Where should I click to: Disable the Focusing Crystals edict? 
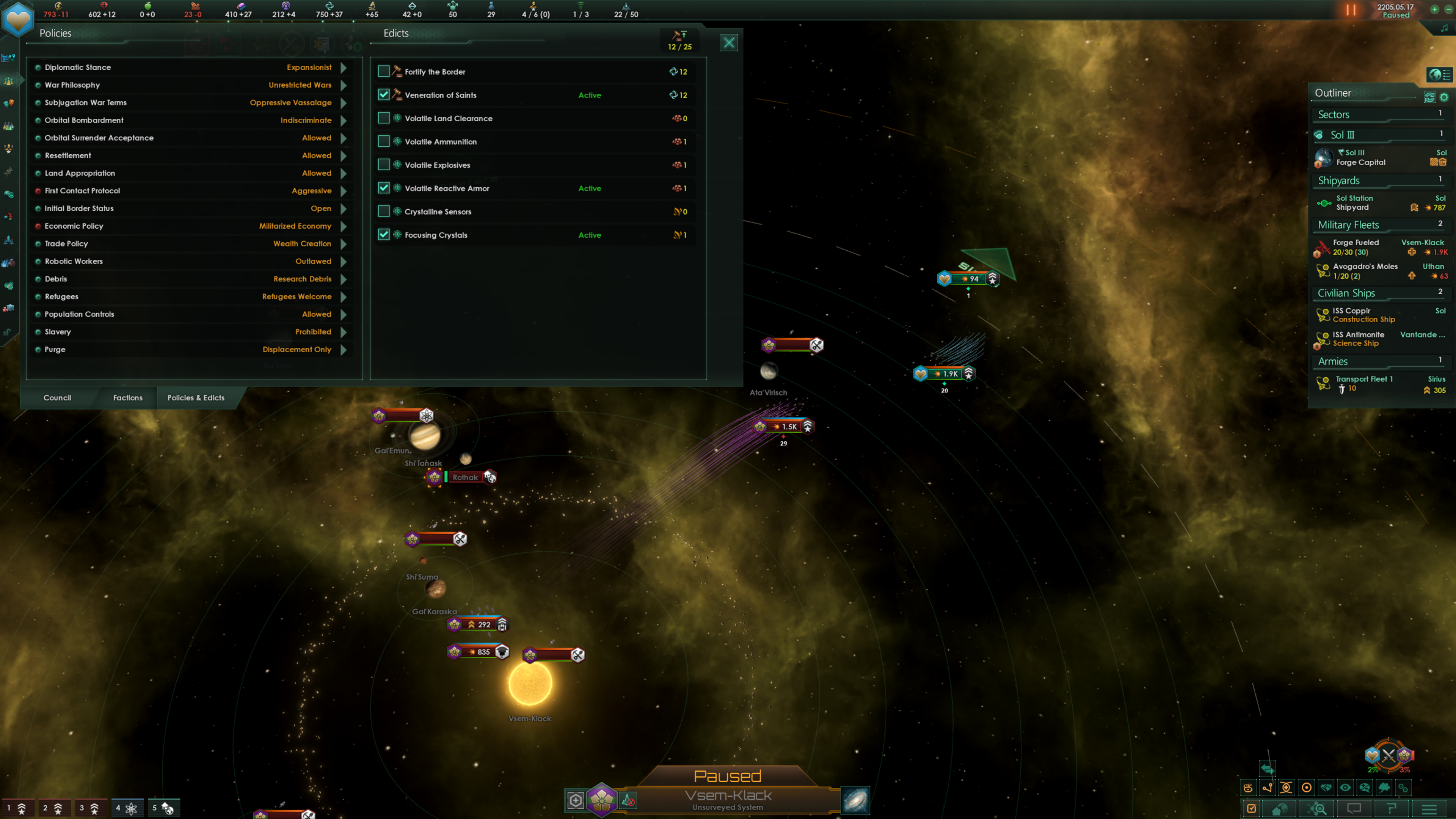[384, 235]
